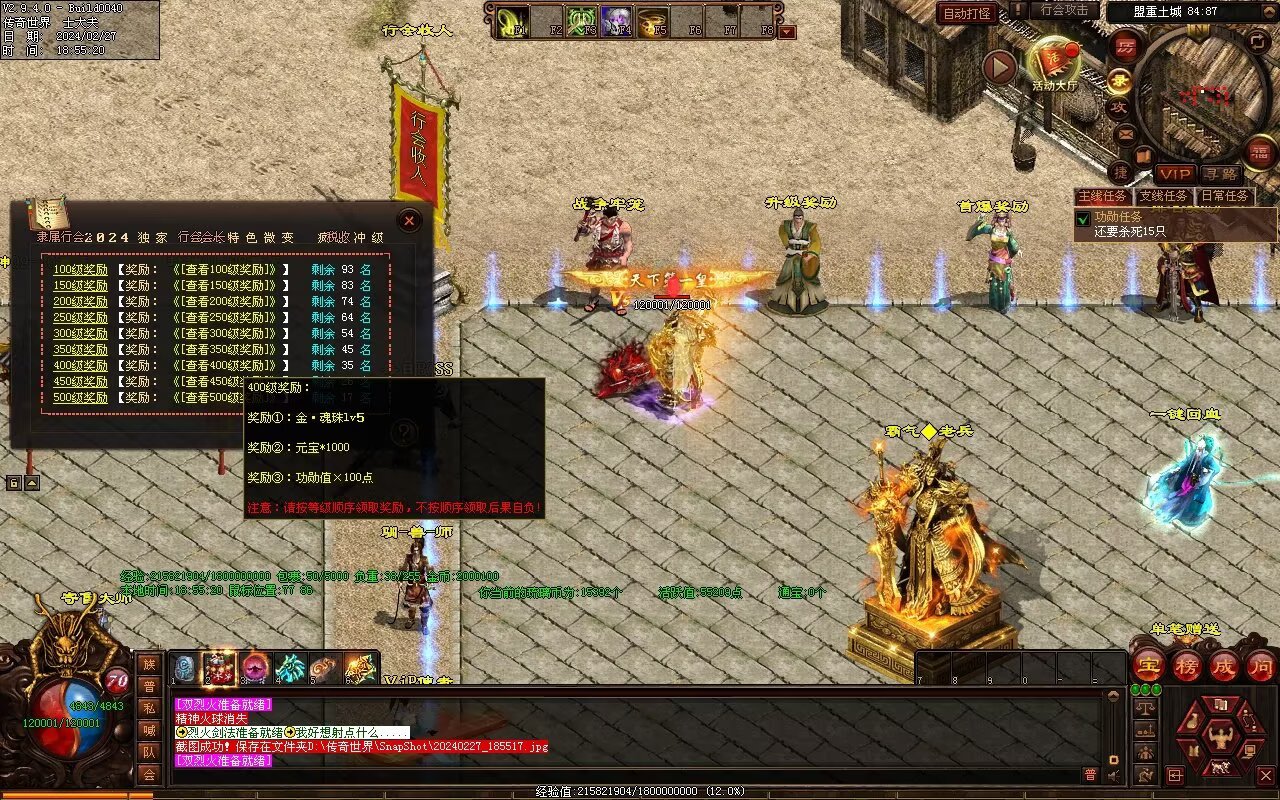Open the 榜 rankings button

coord(1187,665)
